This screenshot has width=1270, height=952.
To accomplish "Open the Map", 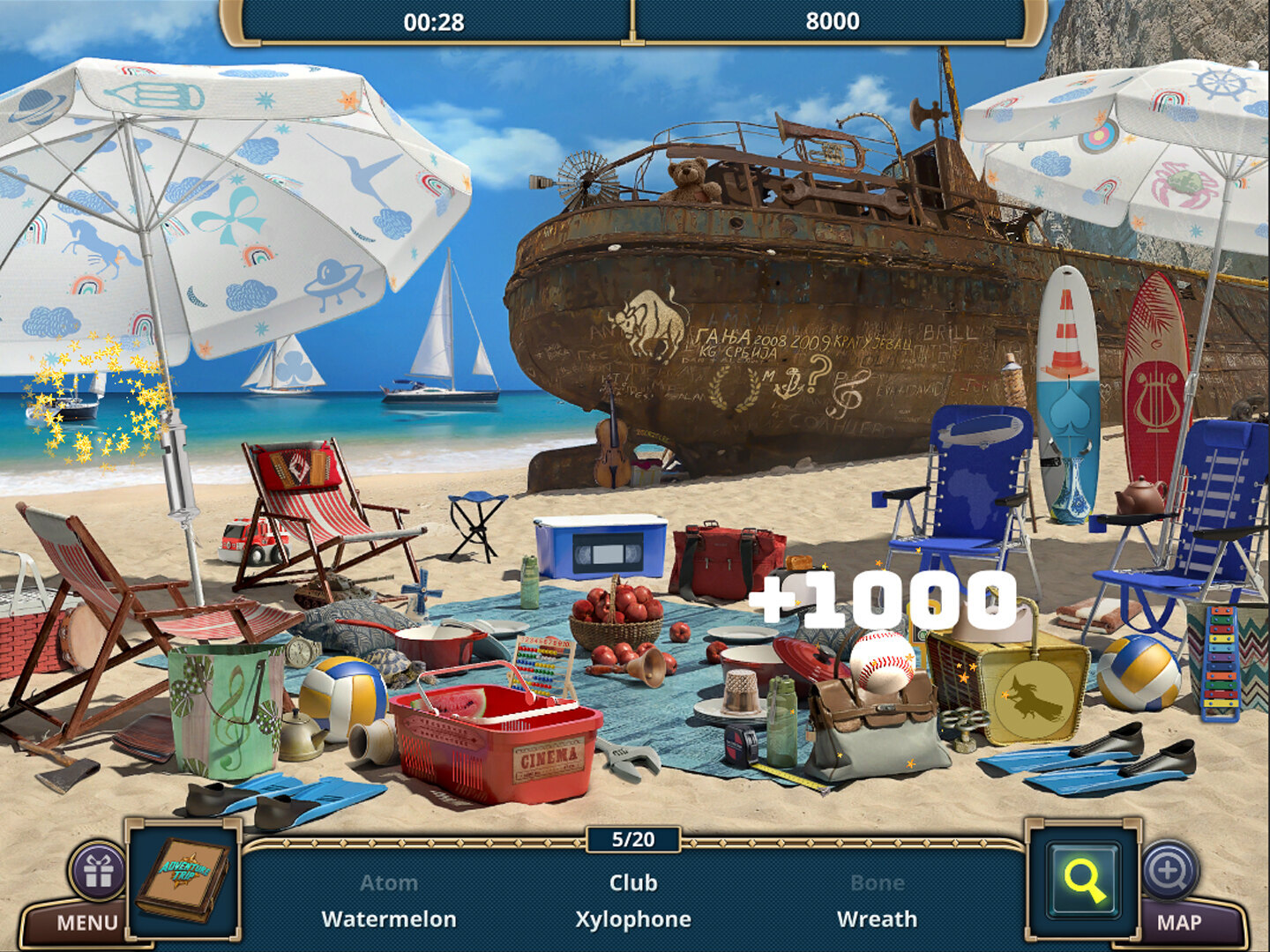I will pos(1179,923).
